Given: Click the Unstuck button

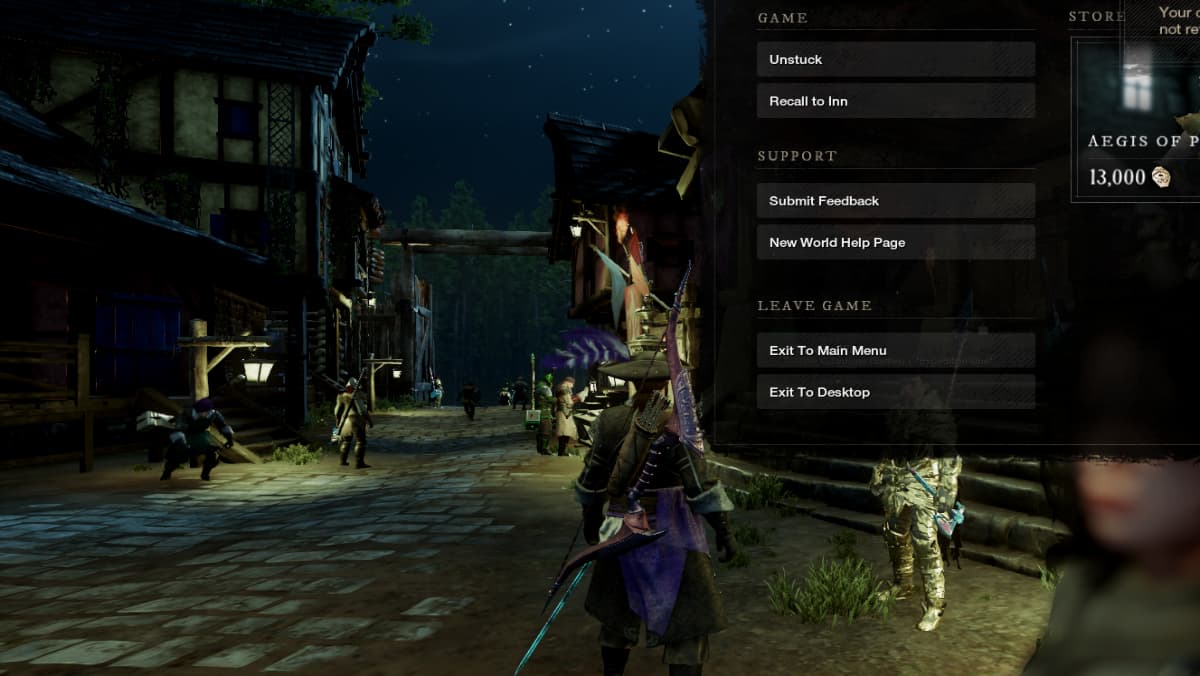Looking at the screenshot, I should click(895, 60).
